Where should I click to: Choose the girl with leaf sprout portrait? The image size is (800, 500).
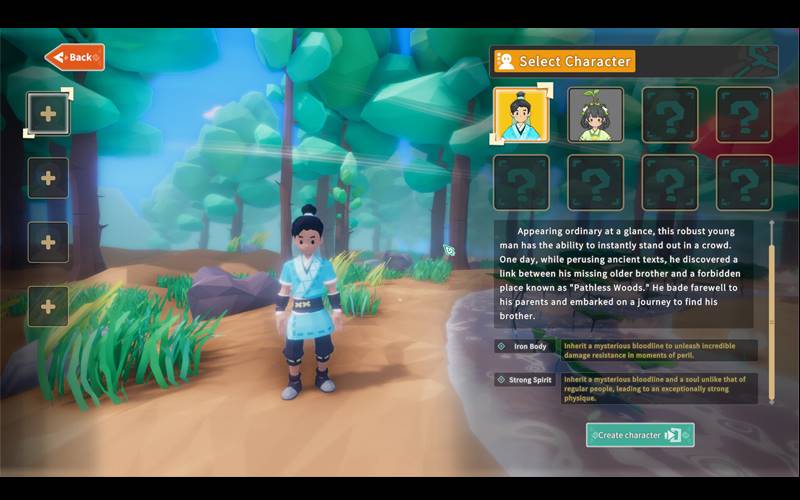596,115
